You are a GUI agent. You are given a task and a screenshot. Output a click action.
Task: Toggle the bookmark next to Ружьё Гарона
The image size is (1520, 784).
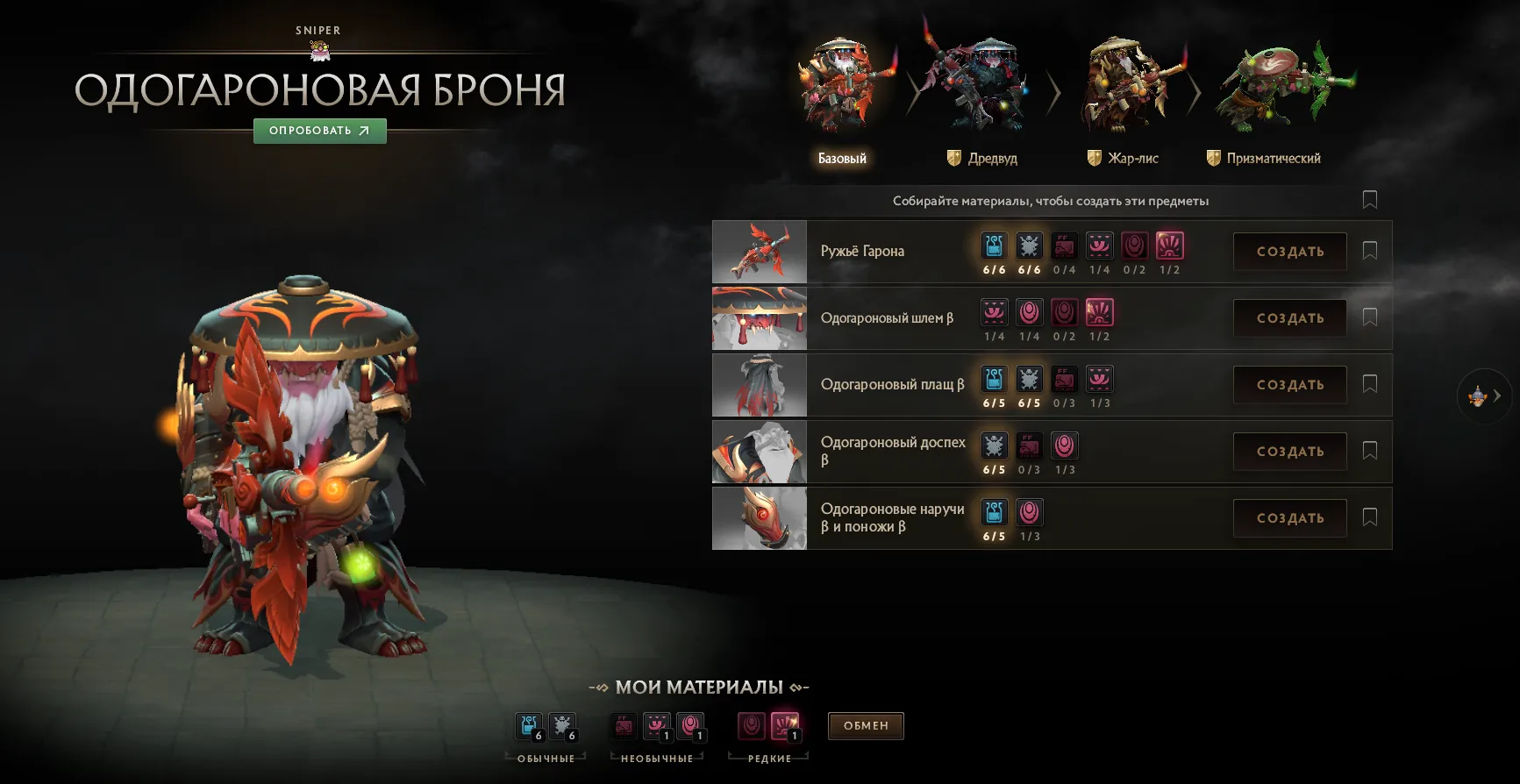[1369, 251]
